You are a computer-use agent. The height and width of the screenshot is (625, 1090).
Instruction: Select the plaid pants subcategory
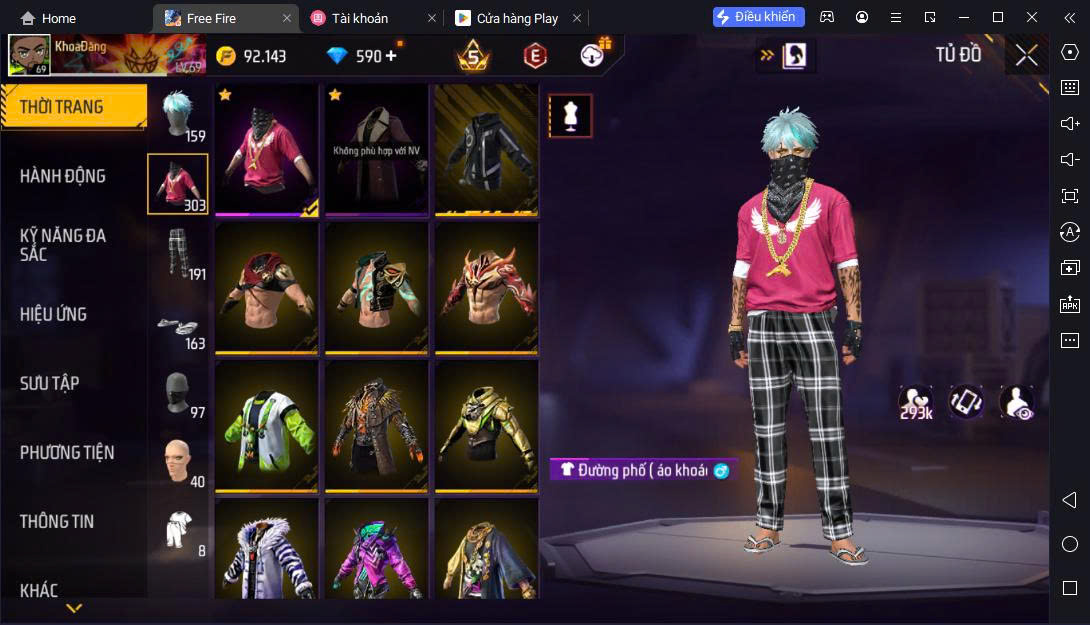click(178, 253)
